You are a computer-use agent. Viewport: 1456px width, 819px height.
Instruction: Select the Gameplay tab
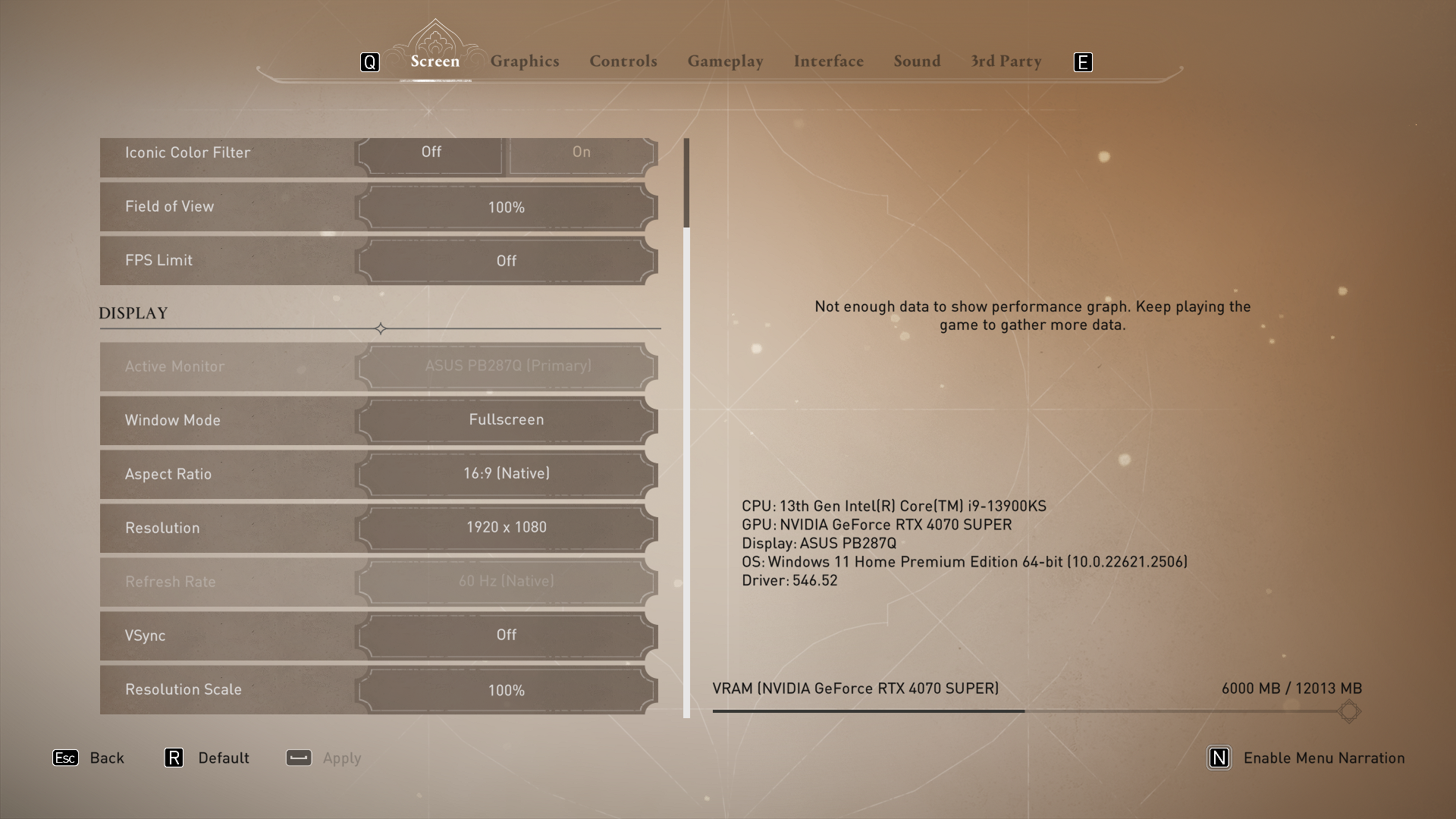point(725,61)
